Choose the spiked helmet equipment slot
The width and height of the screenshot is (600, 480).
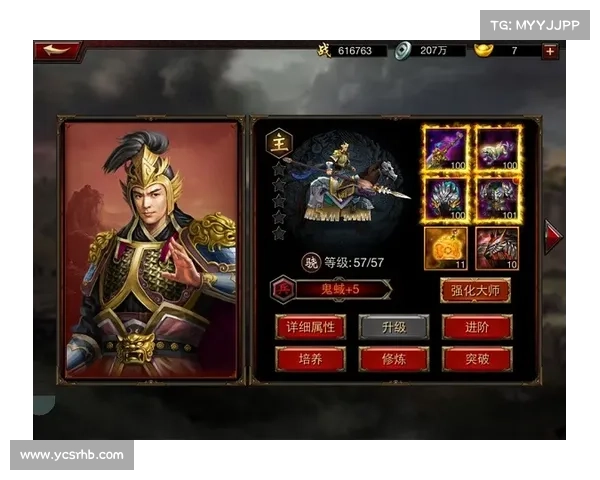coord(446,198)
